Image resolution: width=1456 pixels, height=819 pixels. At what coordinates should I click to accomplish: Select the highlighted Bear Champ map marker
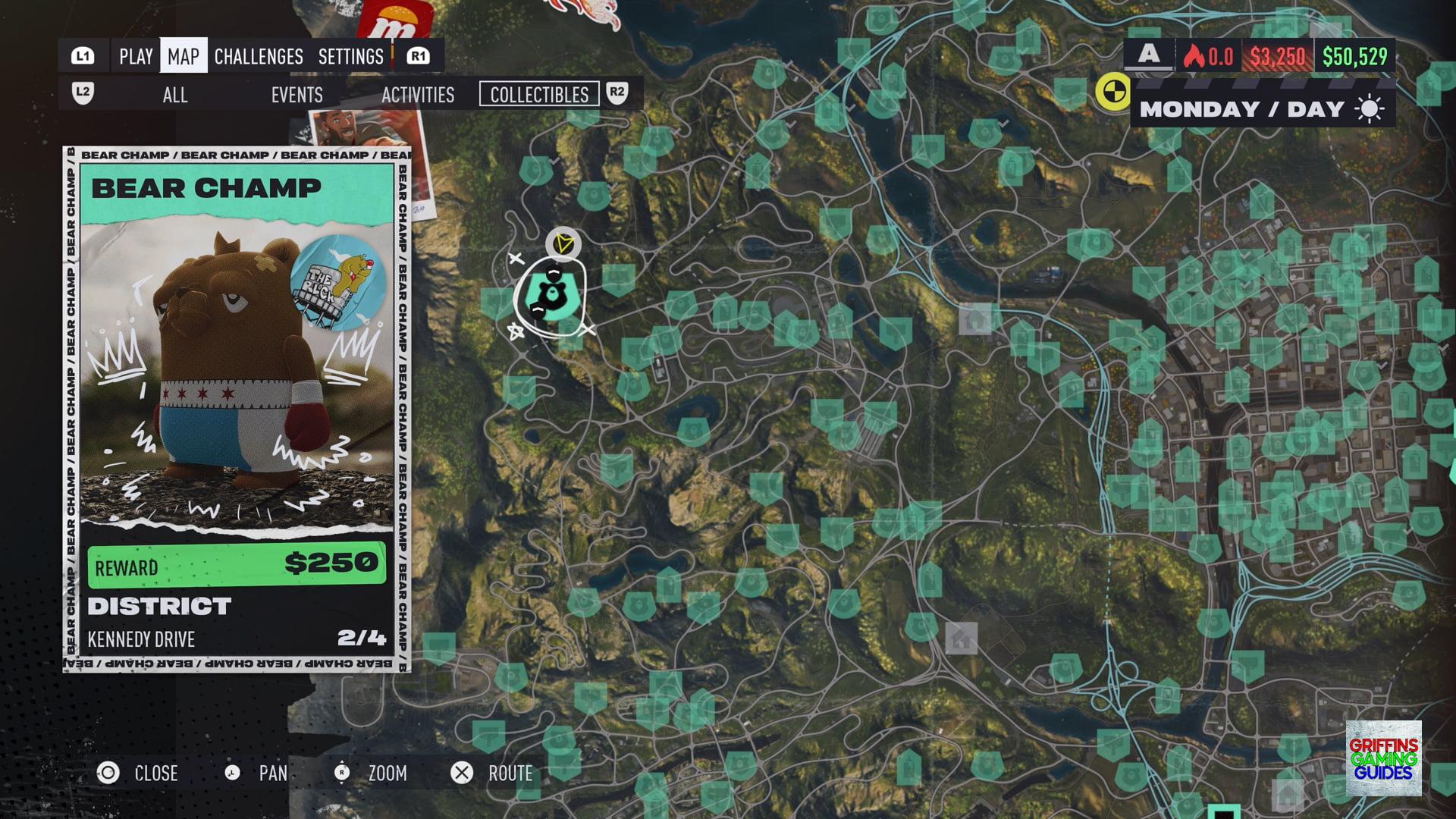(550, 295)
